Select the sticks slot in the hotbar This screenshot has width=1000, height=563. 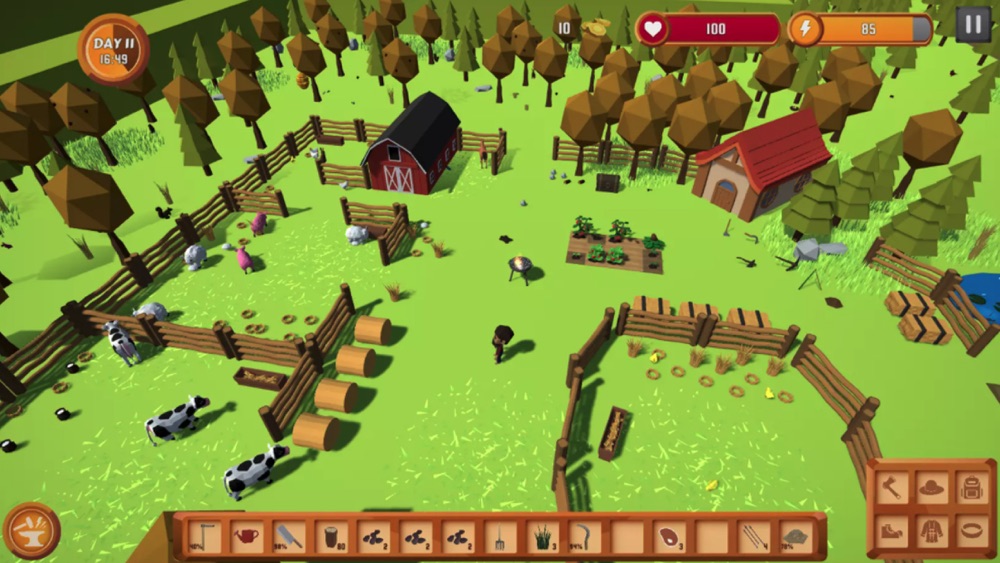click(x=754, y=536)
